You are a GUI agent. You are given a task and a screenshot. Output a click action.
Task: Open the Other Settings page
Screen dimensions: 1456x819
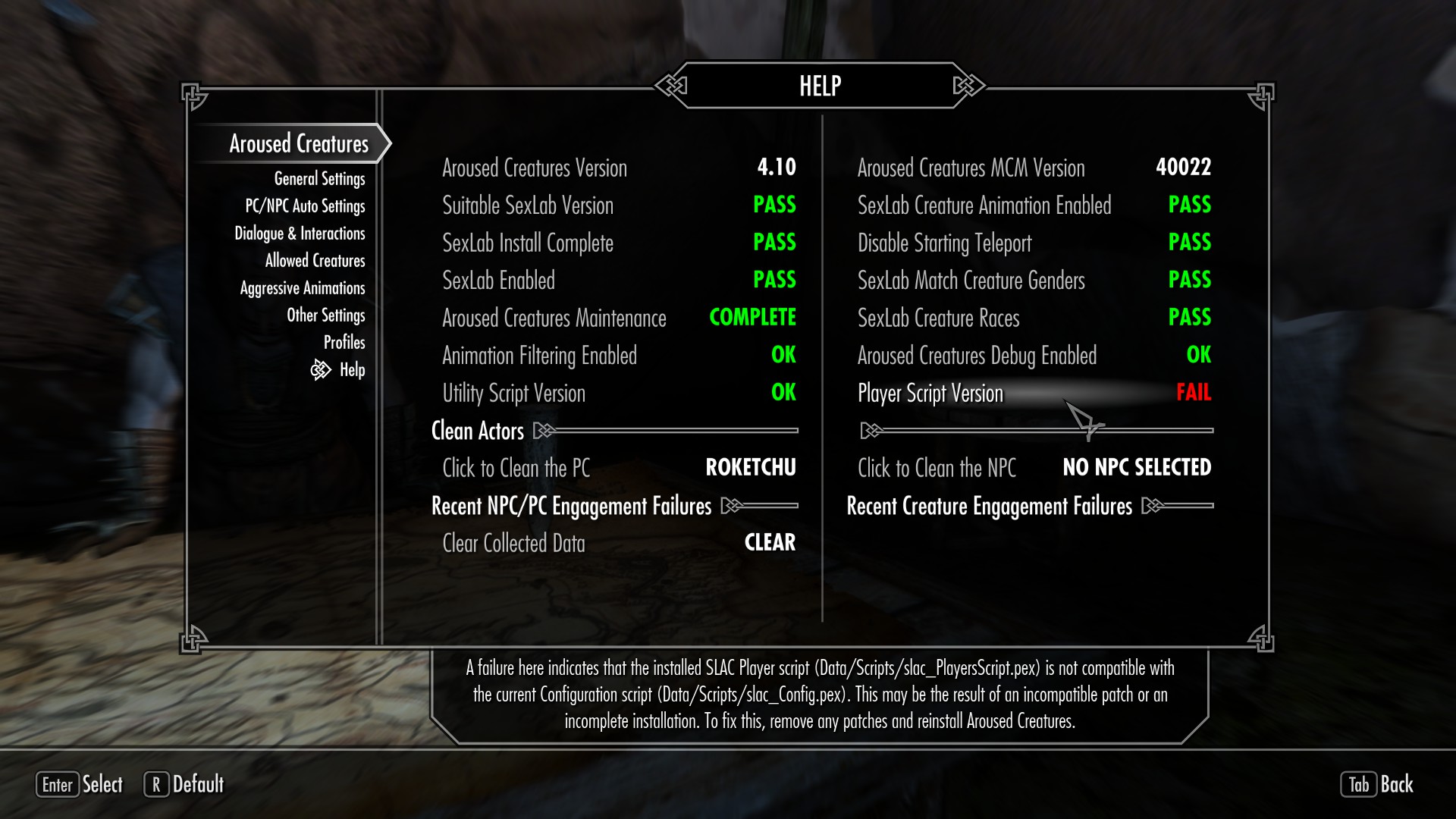[x=325, y=315]
